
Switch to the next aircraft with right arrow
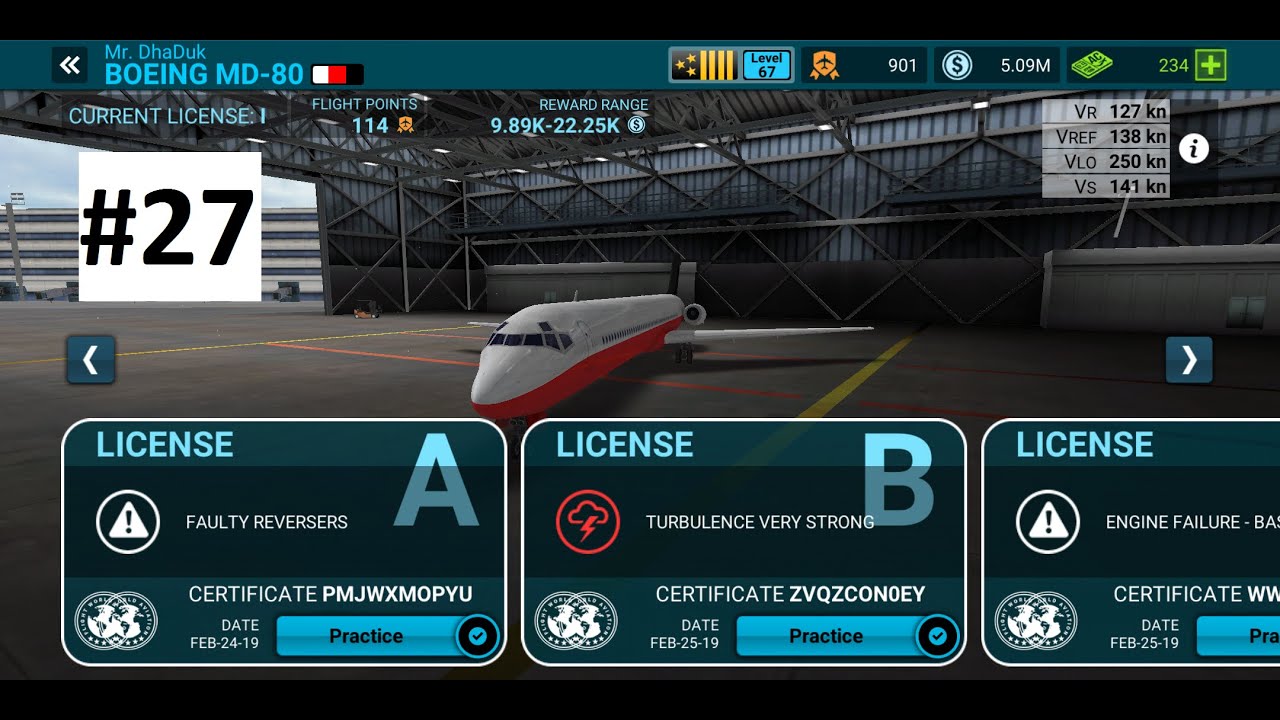[1189, 360]
